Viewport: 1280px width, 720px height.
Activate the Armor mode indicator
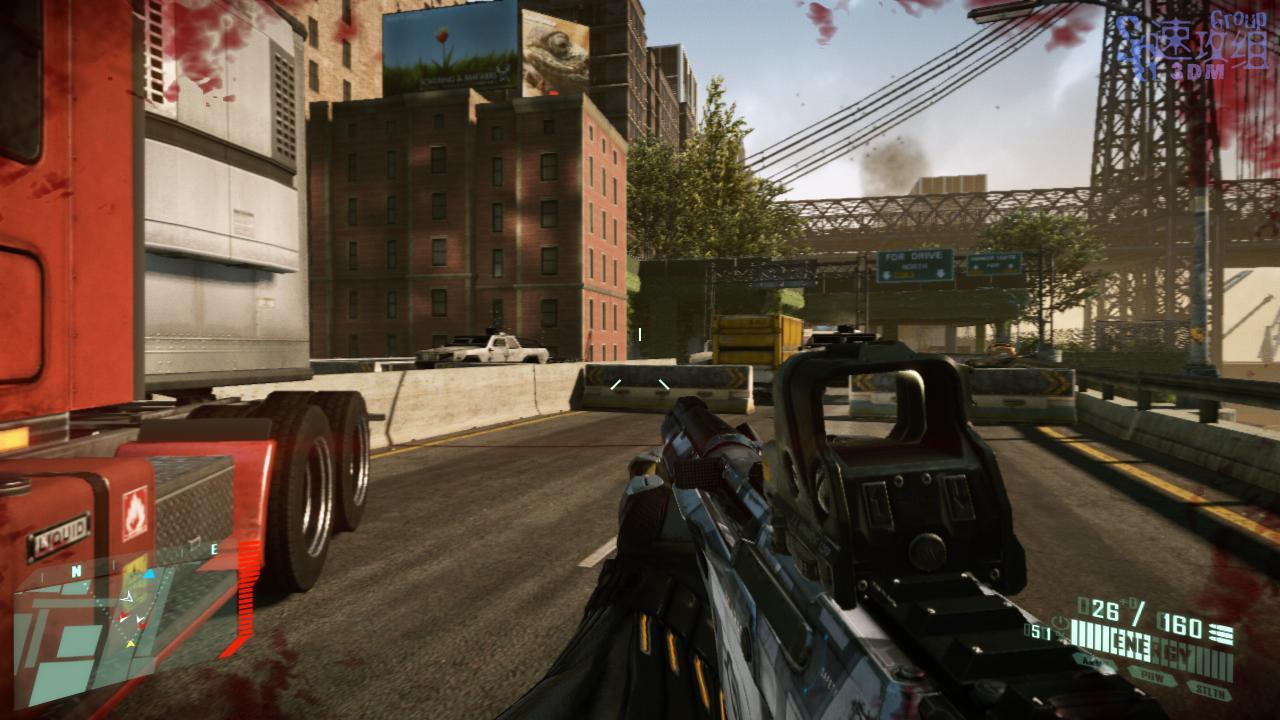click(1093, 661)
